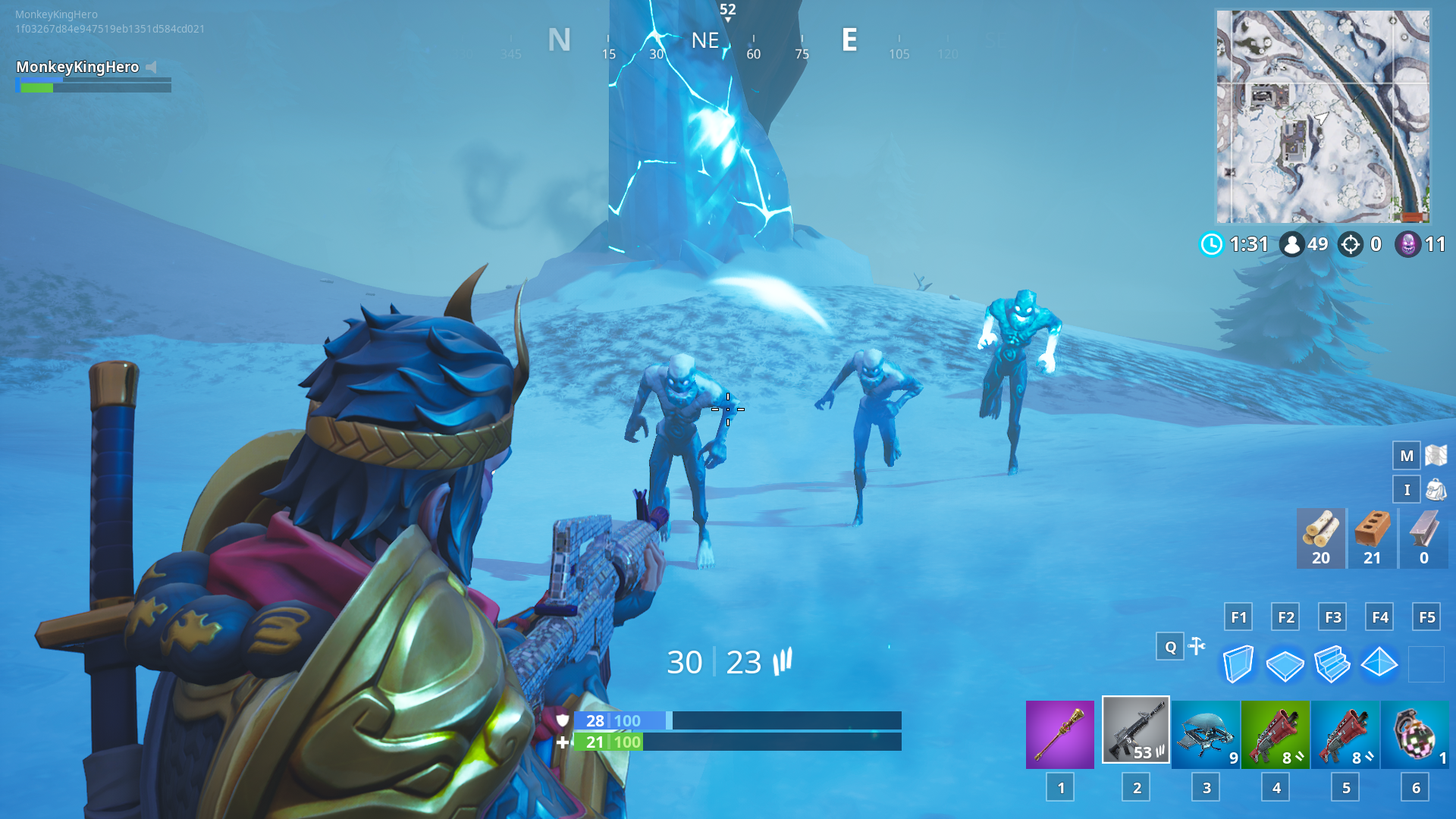Select the wall build piece icon

coord(1238,663)
